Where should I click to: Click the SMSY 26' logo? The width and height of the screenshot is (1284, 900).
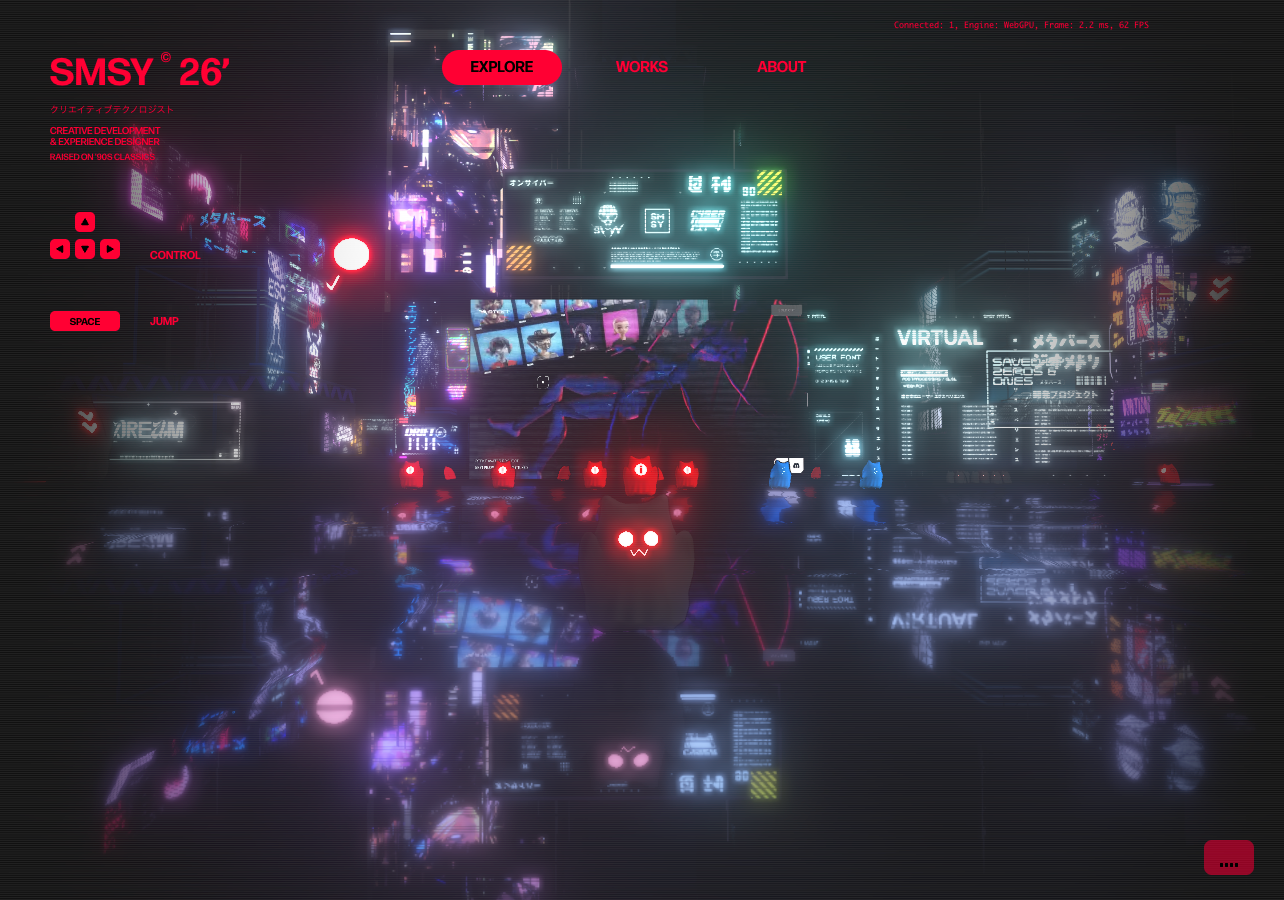click(140, 72)
